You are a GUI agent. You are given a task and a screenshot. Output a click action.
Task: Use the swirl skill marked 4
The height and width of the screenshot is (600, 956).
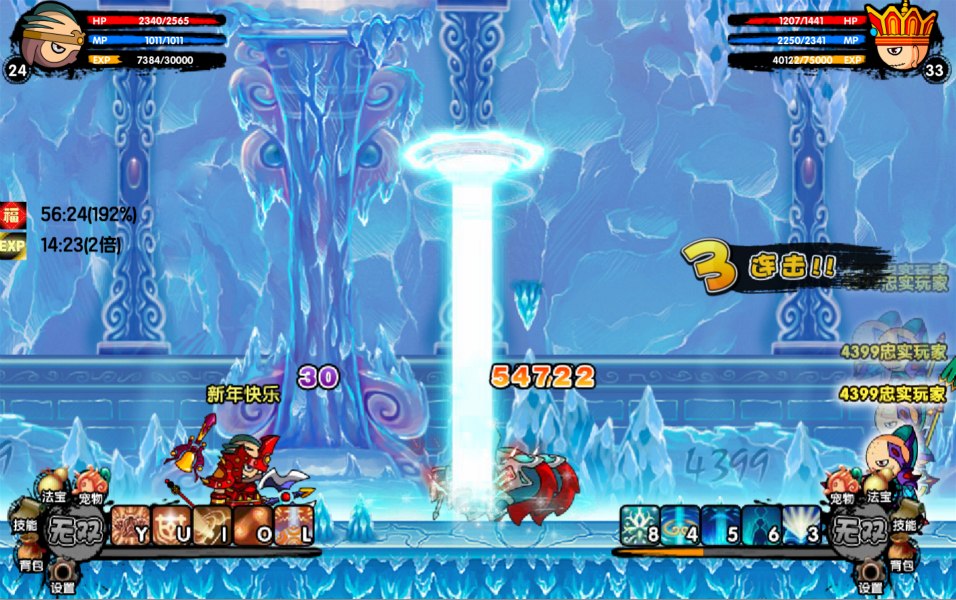(680, 525)
